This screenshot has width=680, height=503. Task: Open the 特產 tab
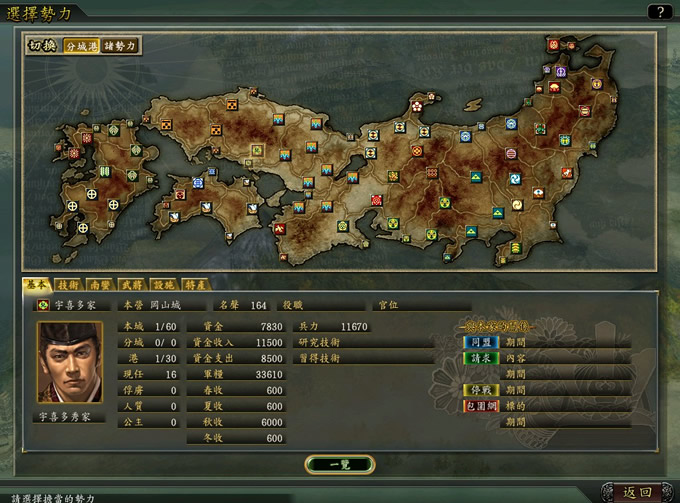click(x=194, y=285)
